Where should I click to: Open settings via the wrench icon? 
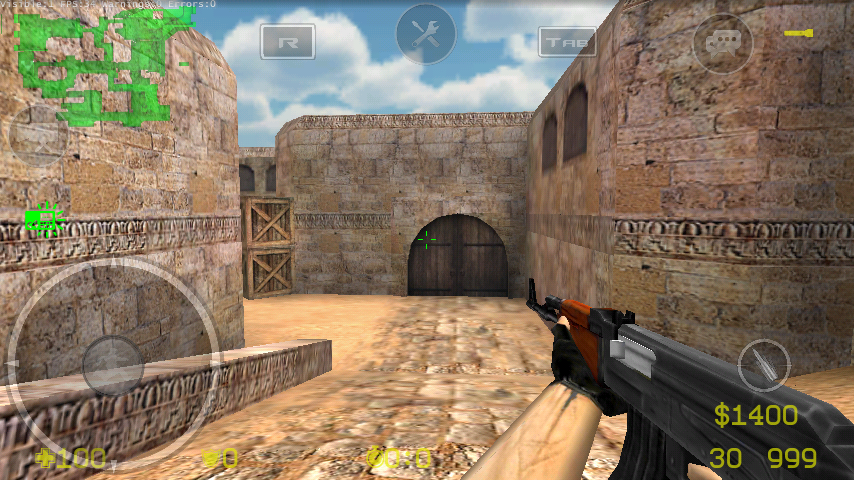click(426, 34)
